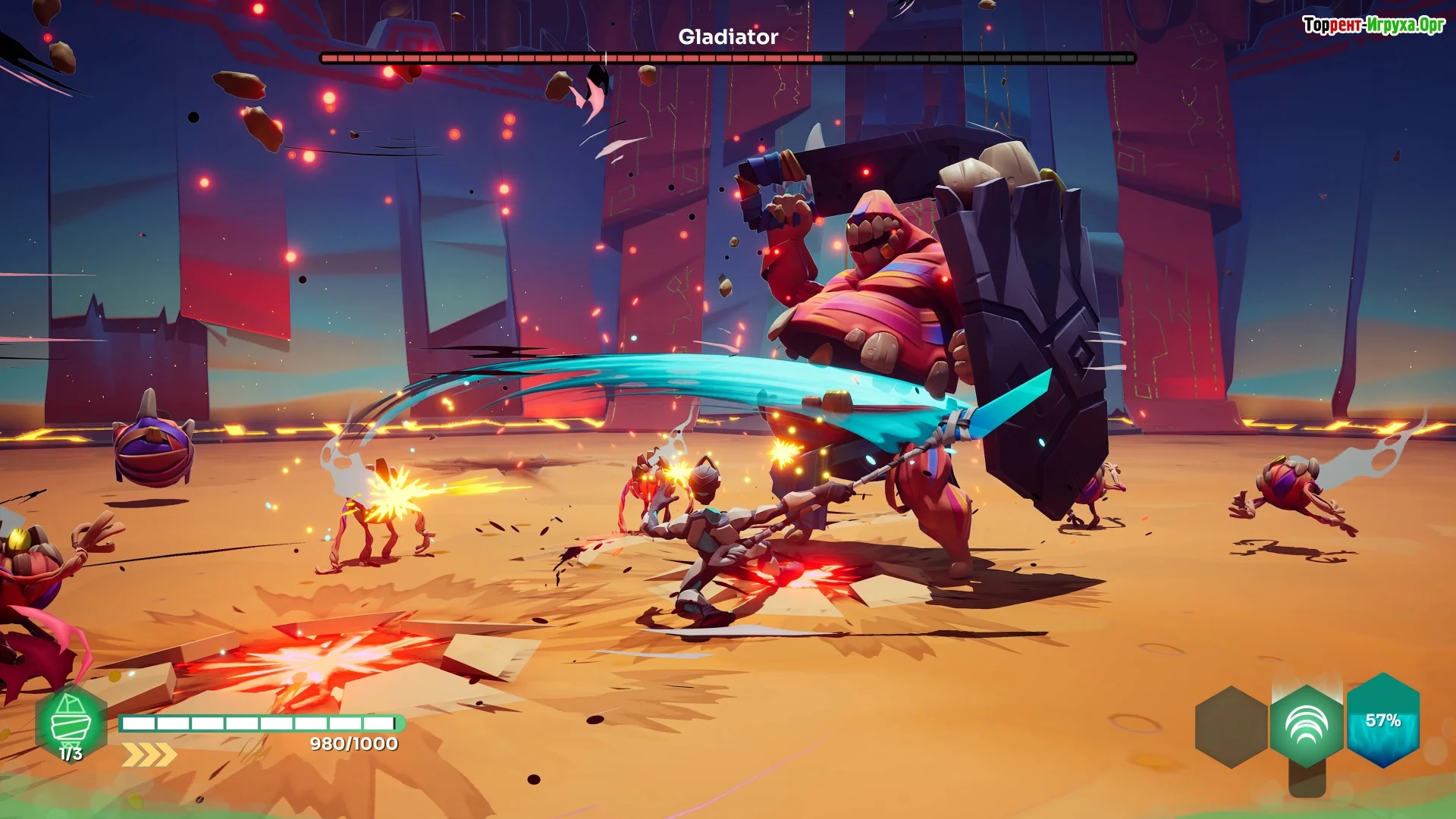Use the green healing wrap charge icon
The image size is (1456, 819).
point(71,723)
